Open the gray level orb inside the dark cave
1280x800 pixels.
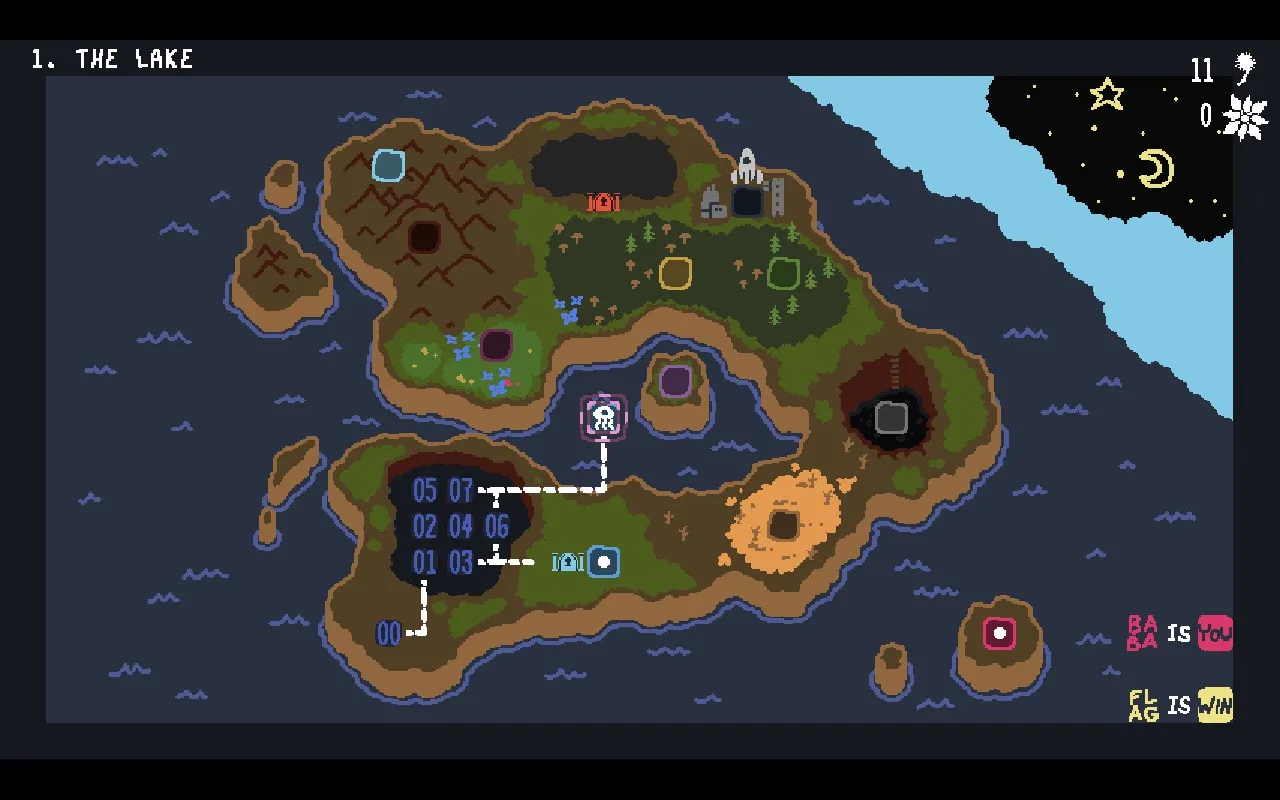[889, 416]
